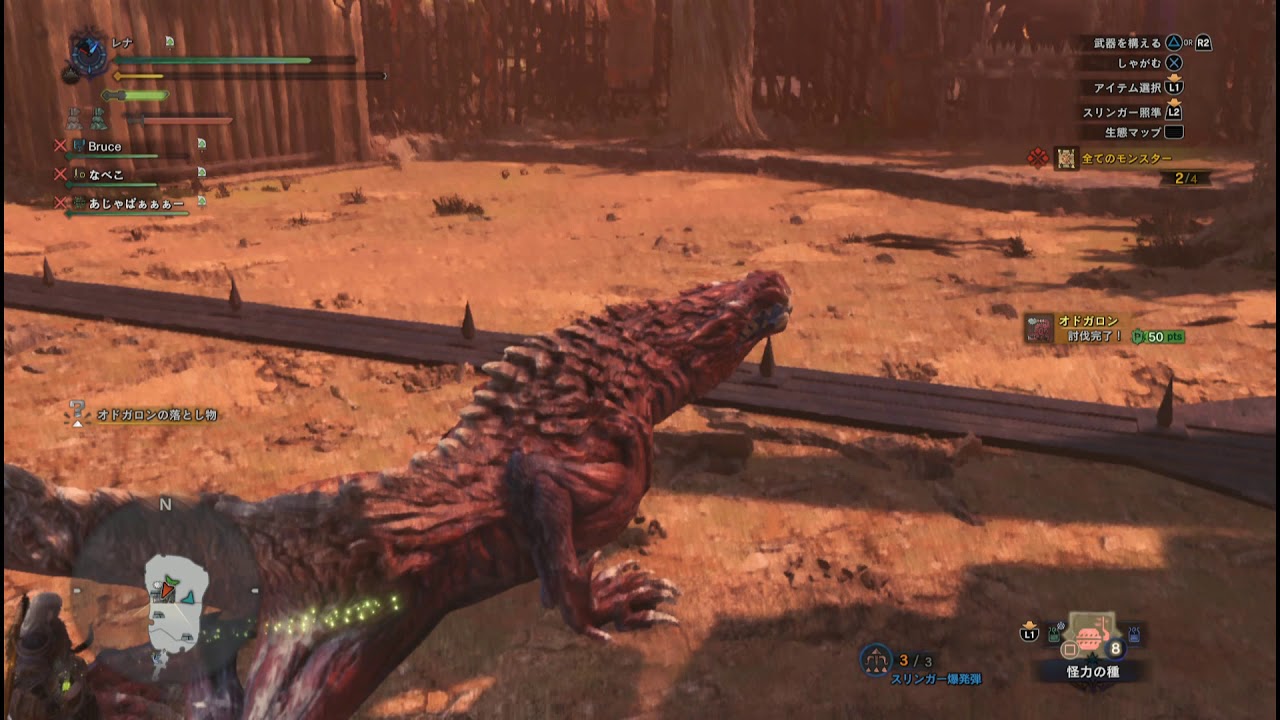The width and height of the screenshot is (1280, 720).
Task: Select the オドガロン monster thumbnail icon
Action: [x=1039, y=327]
